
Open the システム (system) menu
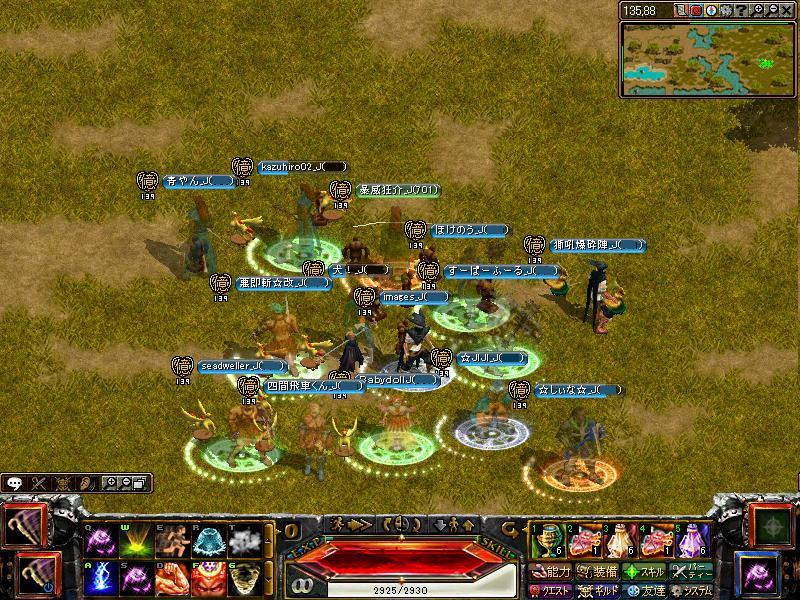(x=692, y=591)
